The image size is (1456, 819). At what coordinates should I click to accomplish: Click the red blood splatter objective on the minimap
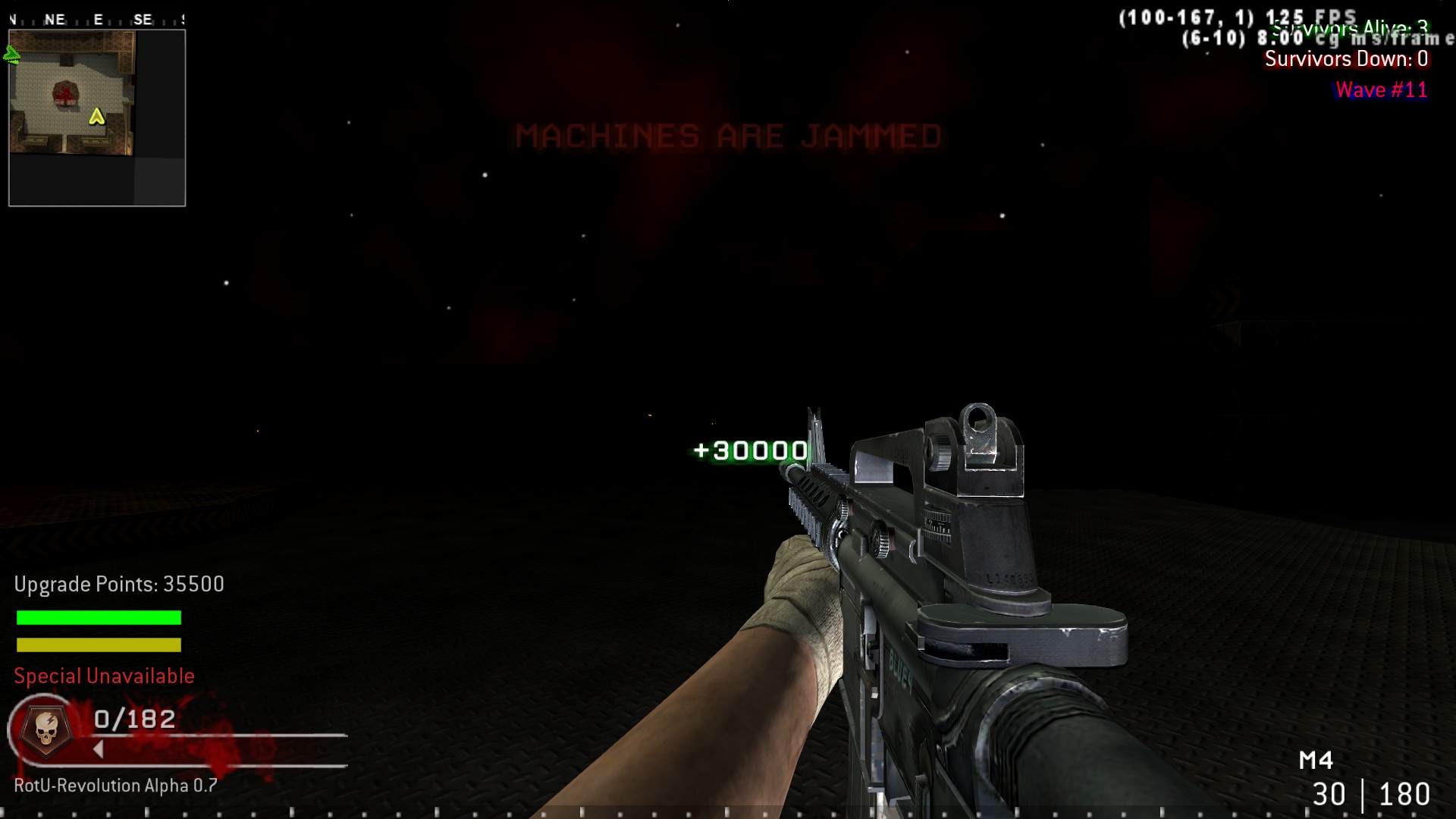[64, 95]
